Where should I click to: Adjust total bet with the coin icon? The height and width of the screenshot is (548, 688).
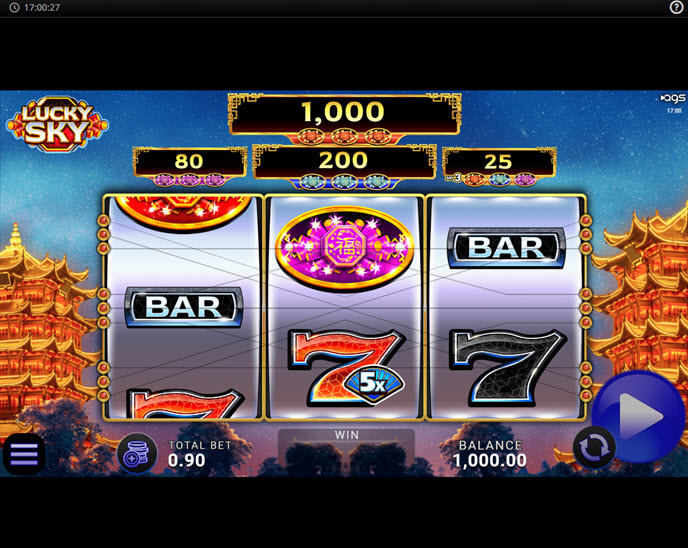[137, 453]
